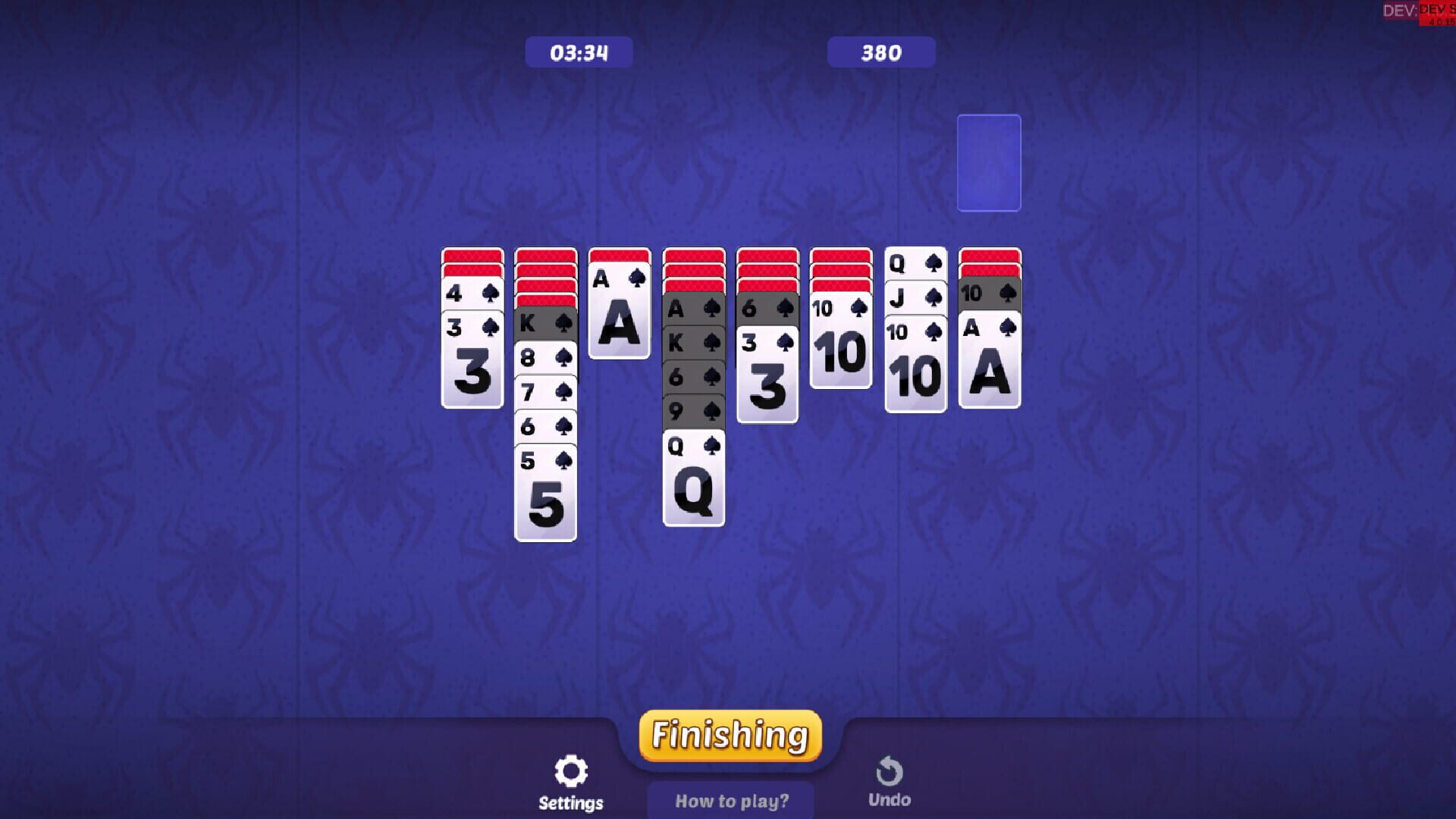Image resolution: width=1456 pixels, height=819 pixels.
Task: Click the Undo arrow icon
Action: click(890, 770)
